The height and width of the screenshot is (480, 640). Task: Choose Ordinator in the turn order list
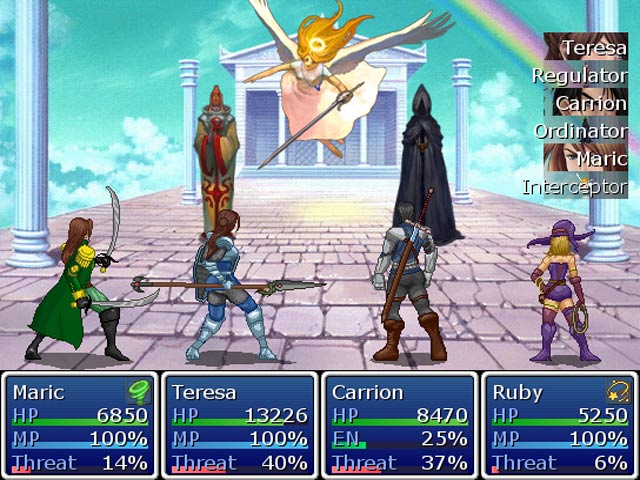[581, 131]
